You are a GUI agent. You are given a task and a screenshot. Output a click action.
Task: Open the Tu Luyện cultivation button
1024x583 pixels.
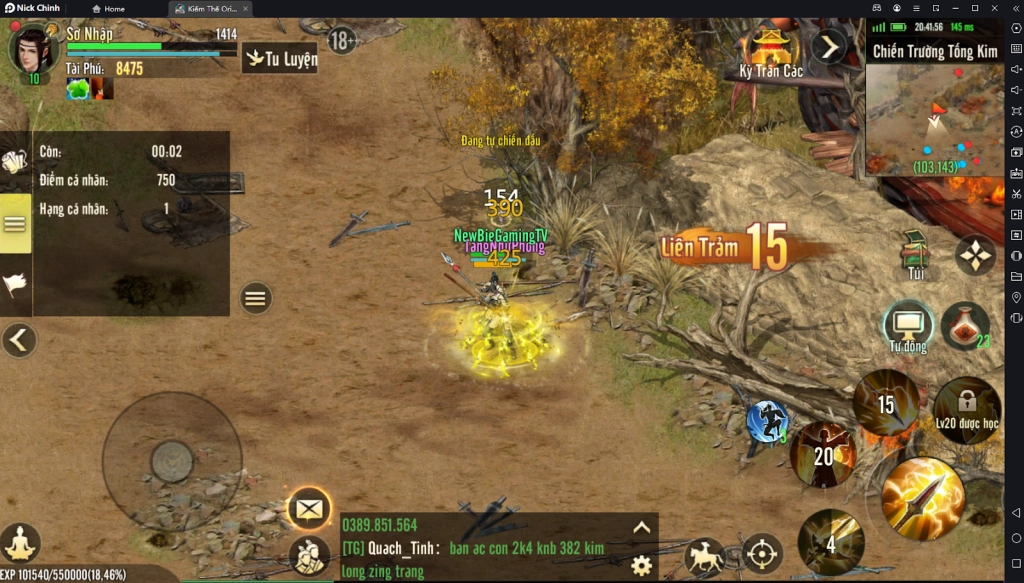tap(280, 58)
